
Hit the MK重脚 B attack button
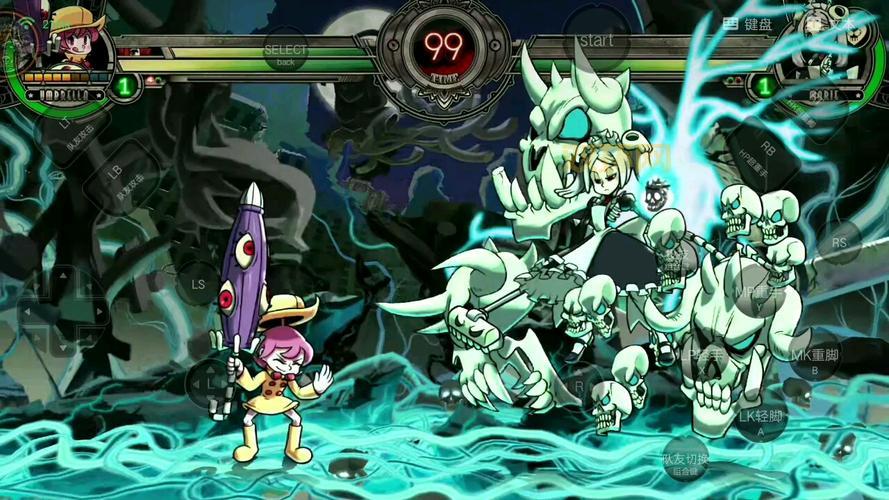tap(814, 356)
